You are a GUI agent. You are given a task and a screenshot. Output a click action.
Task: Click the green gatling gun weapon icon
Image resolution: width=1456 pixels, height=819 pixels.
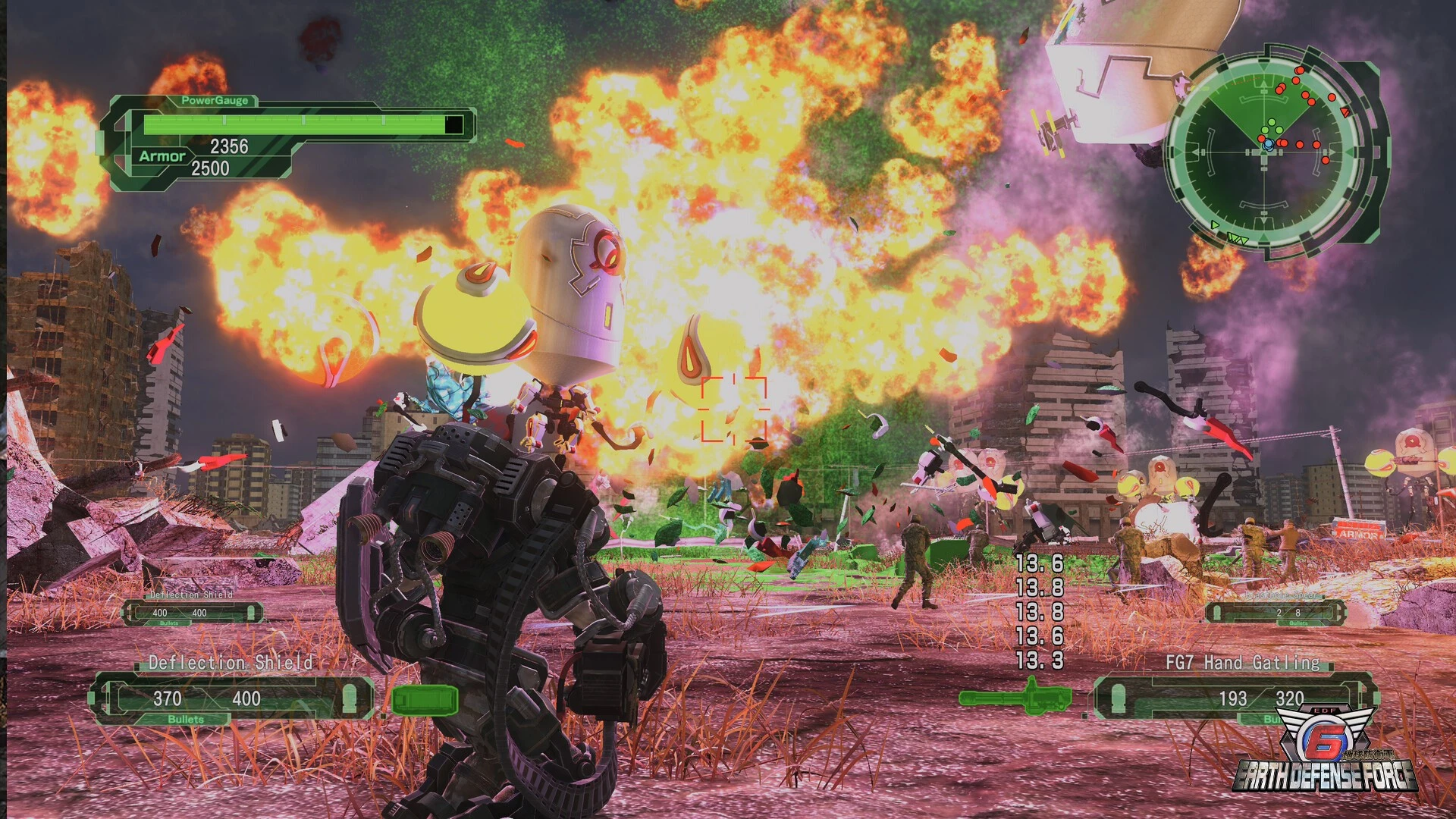[1015, 697]
